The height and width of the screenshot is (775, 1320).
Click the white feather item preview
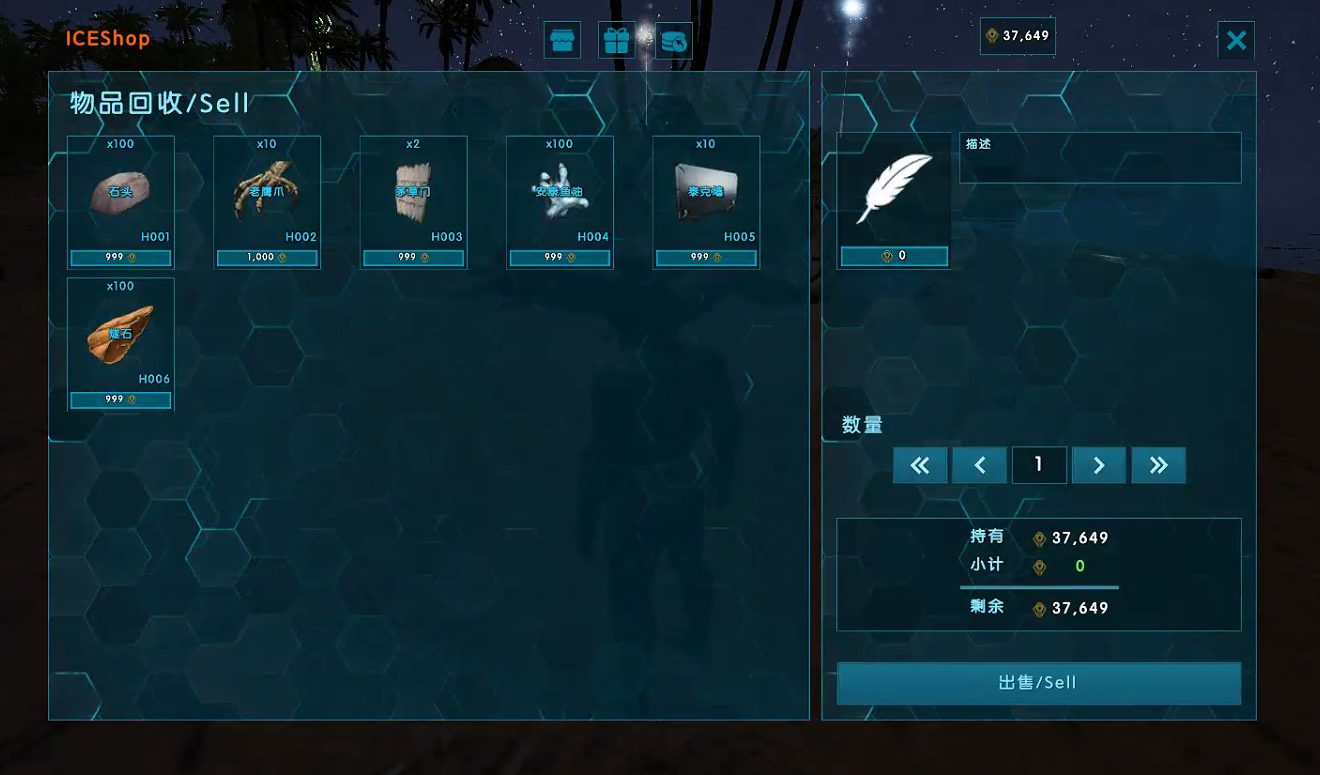(x=894, y=190)
